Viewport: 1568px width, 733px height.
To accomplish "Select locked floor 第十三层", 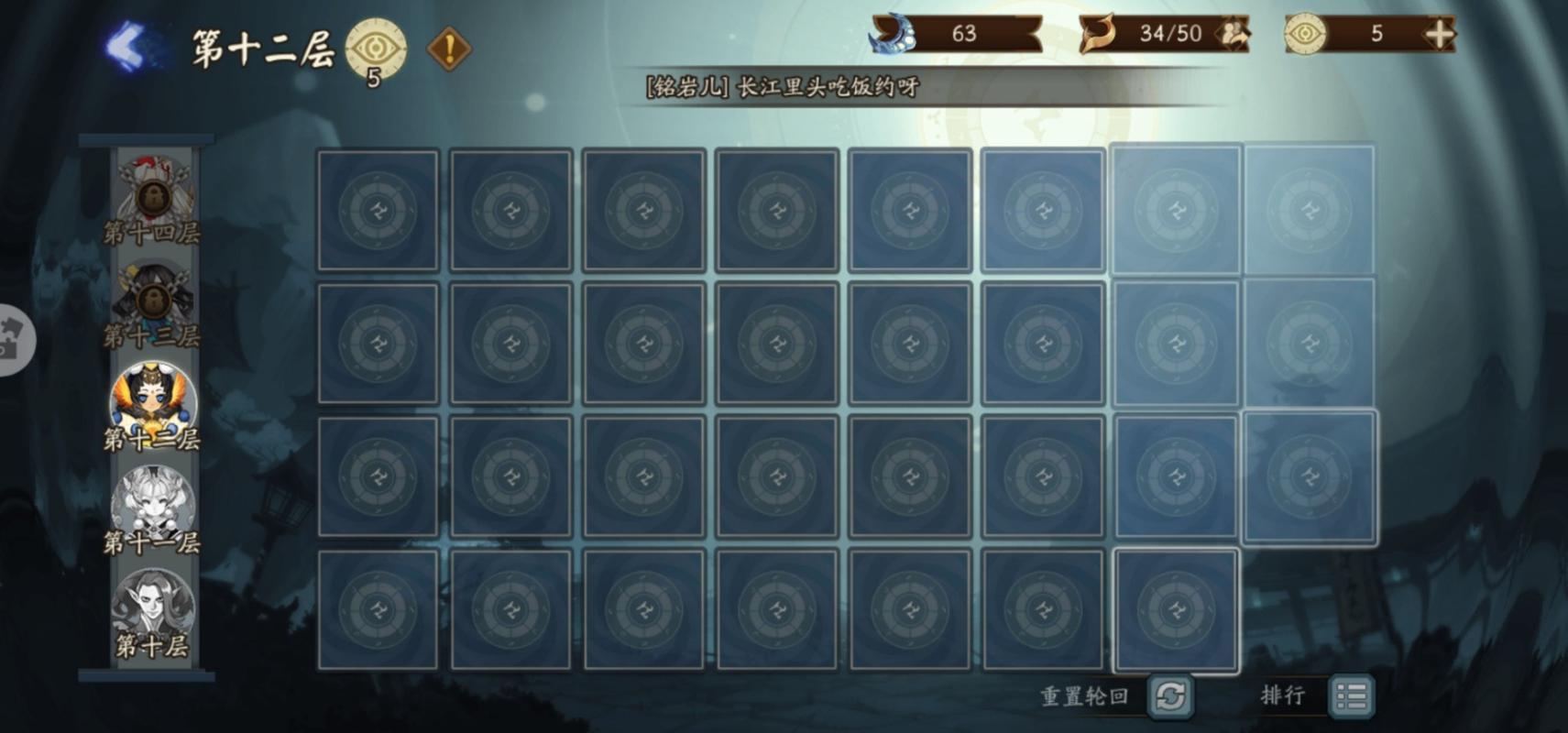I will (152, 302).
